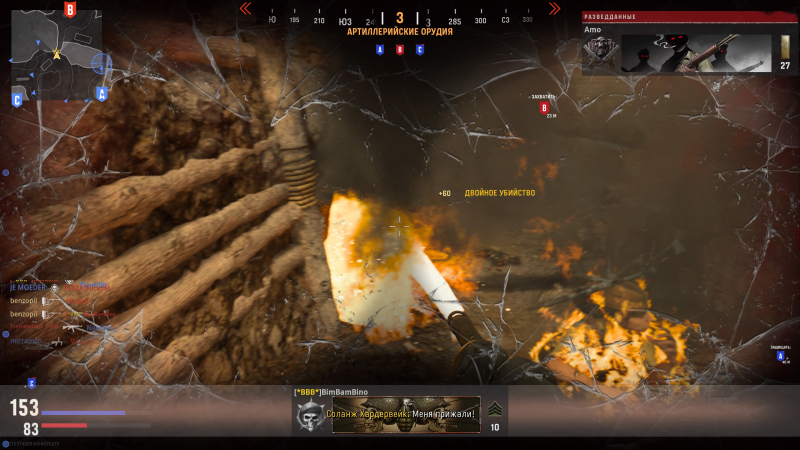Viewport: 800px width, 450px height.
Task: Select objective C marker beside the minimap
Action: pyautogui.click(x=17, y=98)
